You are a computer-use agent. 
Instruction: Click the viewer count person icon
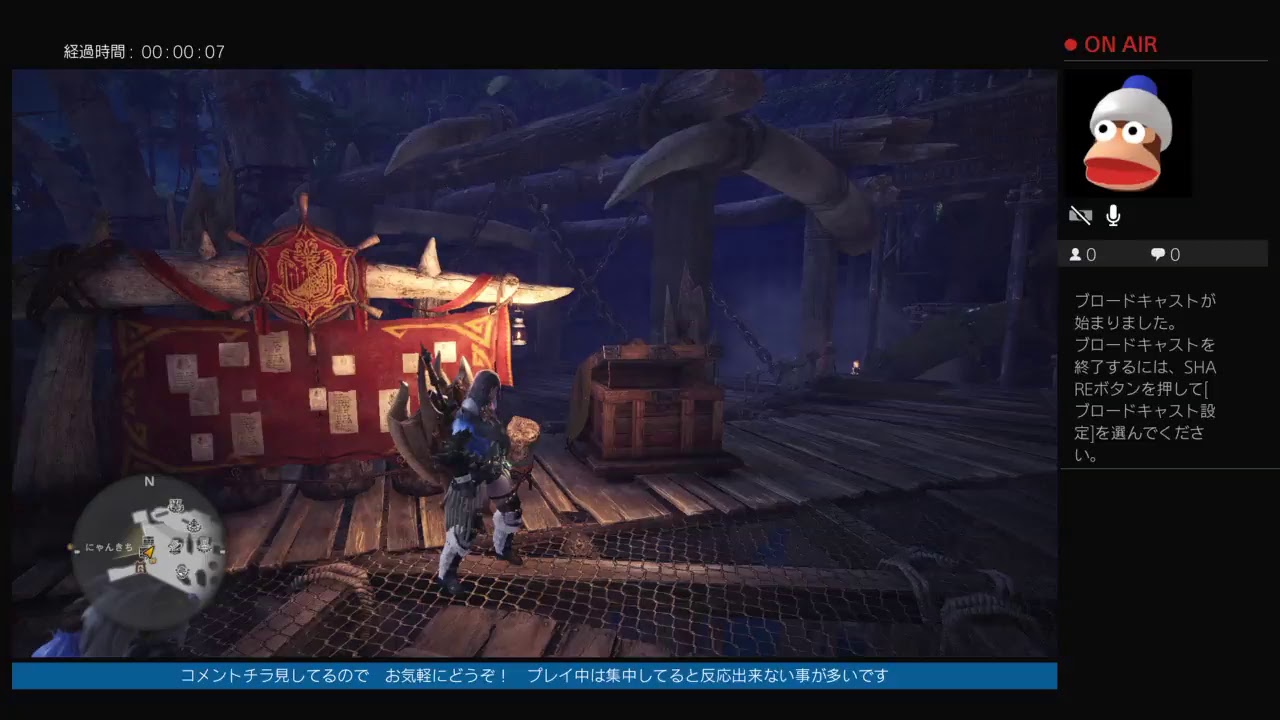1076,254
